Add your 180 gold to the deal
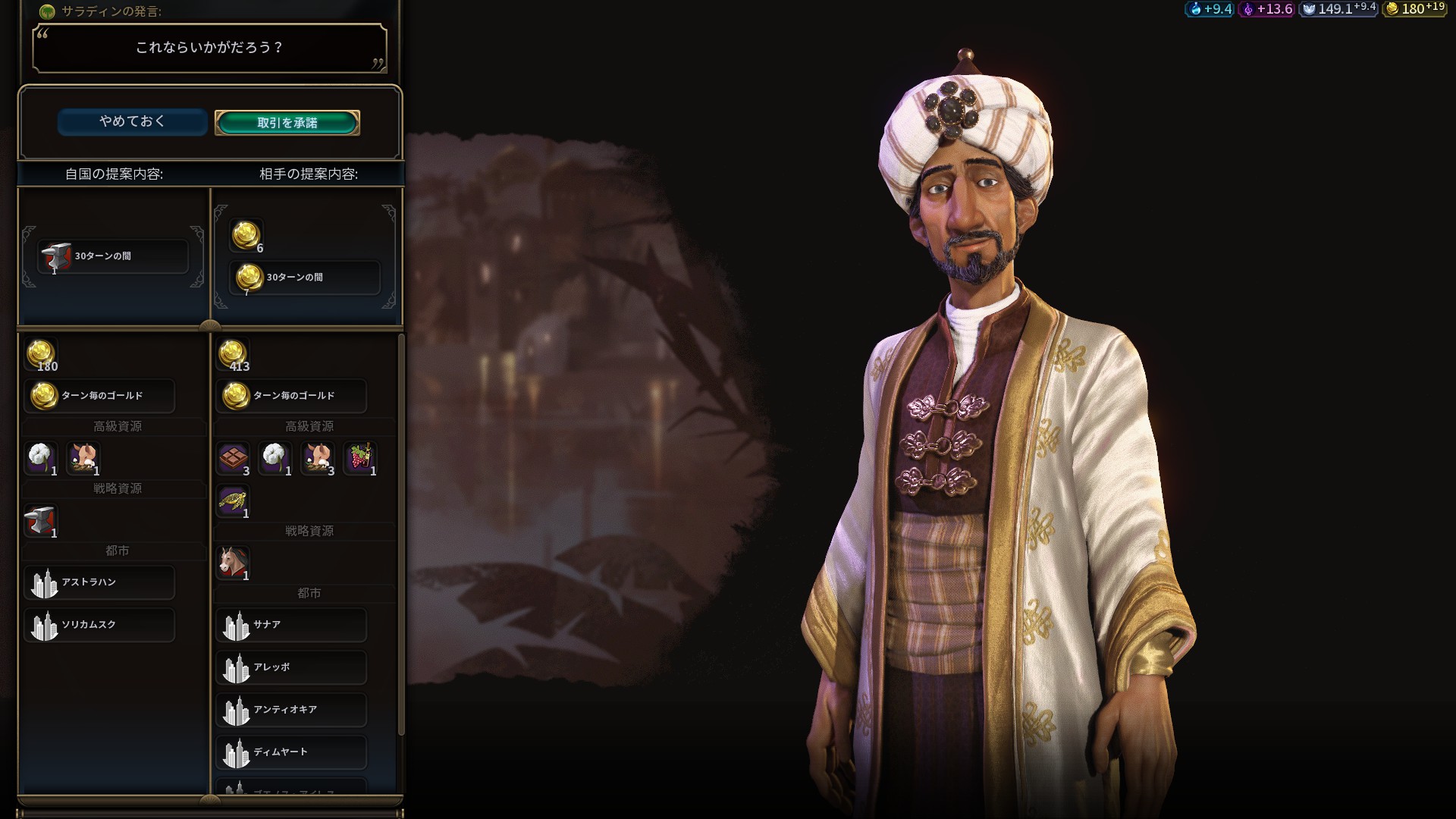The width and height of the screenshot is (1456, 819). tap(41, 353)
